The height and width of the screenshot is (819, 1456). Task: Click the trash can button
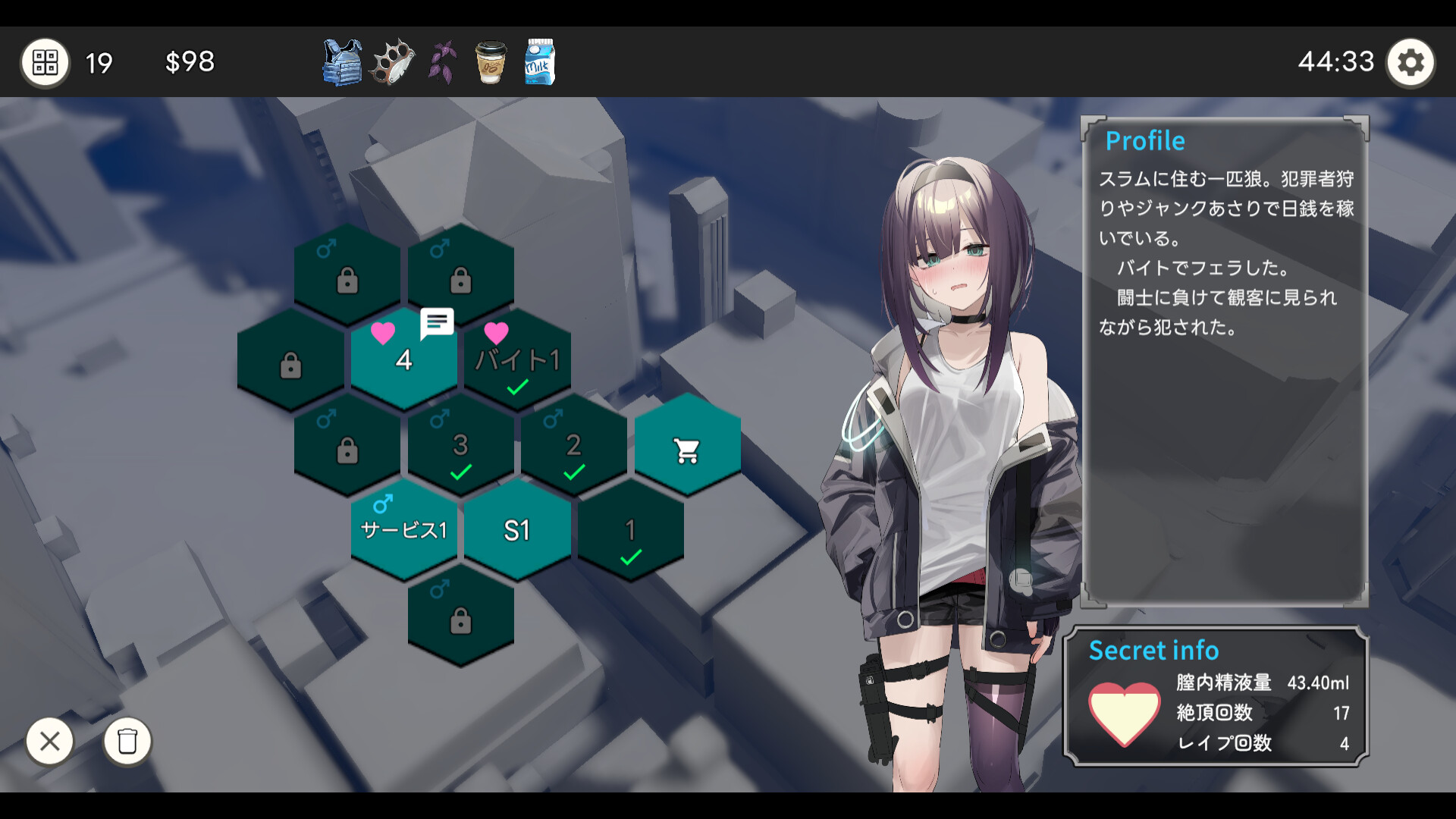pos(127,742)
